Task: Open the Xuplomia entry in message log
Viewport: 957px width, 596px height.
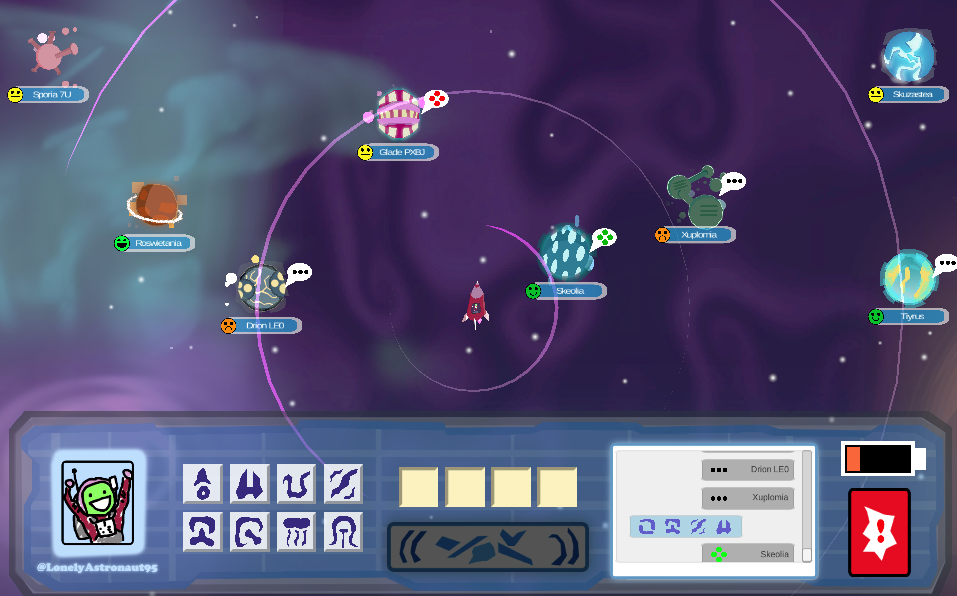Action: 748,497
